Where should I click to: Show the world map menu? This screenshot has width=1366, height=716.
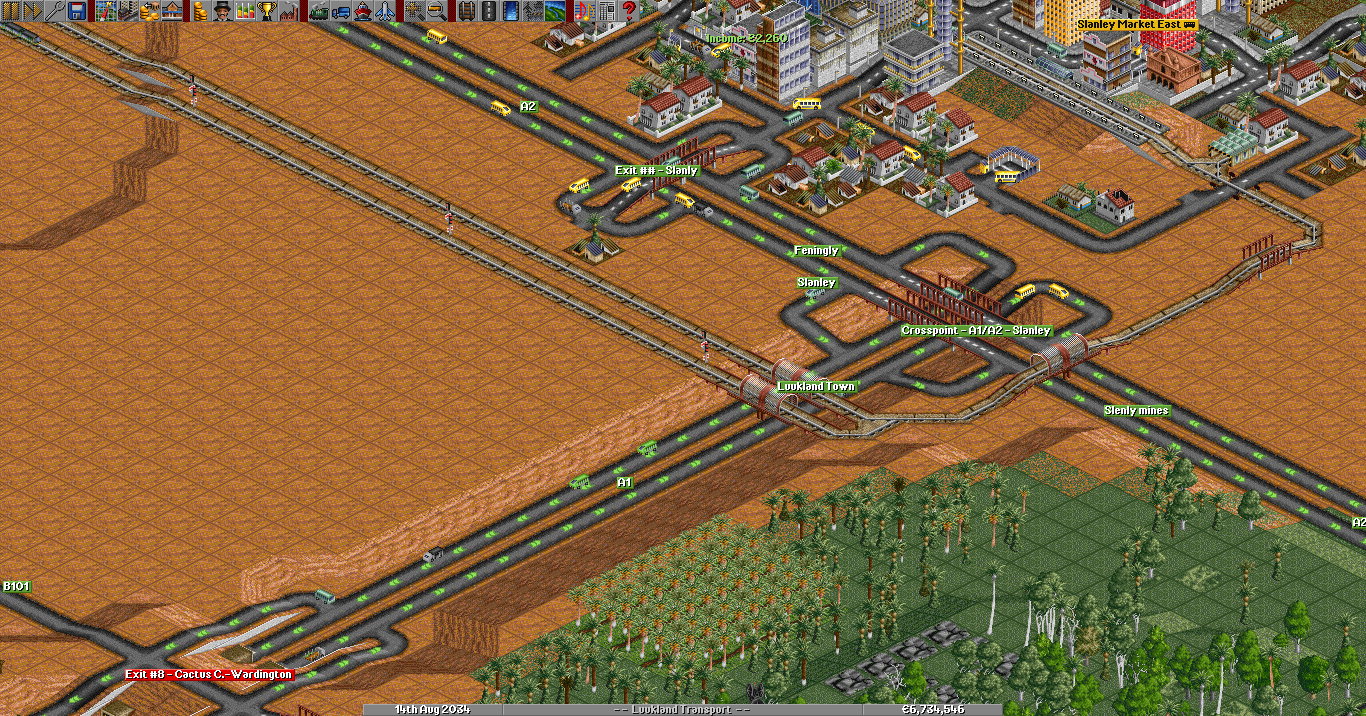[x=106, y=11]
